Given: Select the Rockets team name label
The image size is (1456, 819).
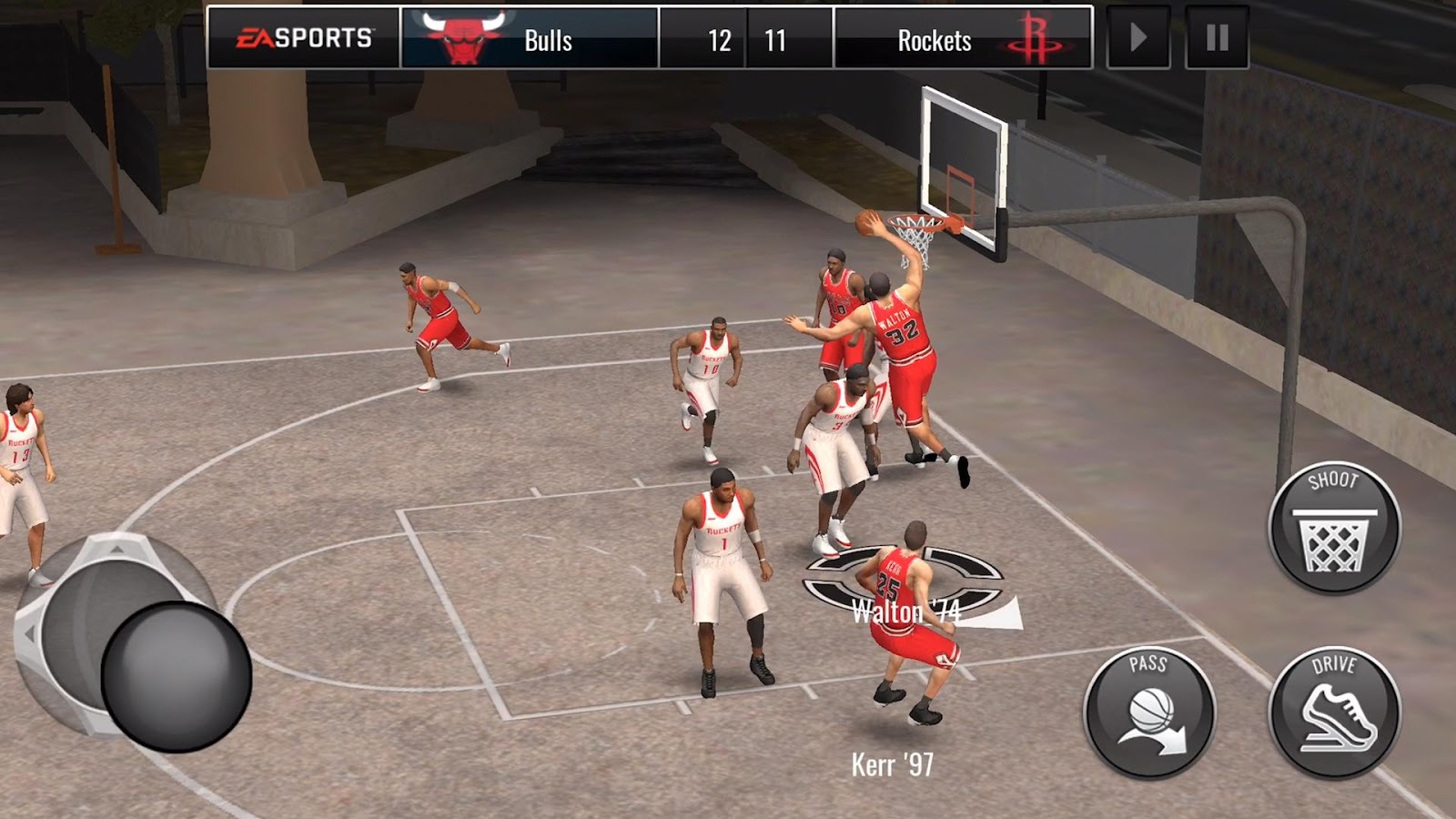Looking at the screenshot, I should click(935, 39).
